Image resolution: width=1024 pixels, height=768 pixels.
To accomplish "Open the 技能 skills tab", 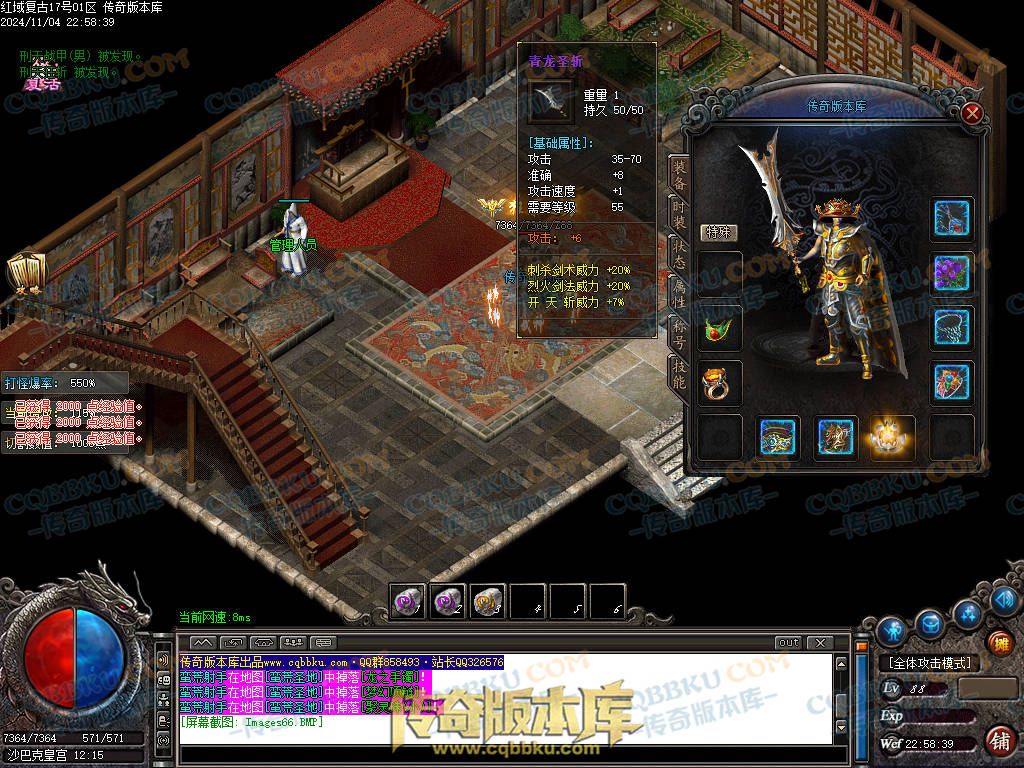I will point(679,370).
